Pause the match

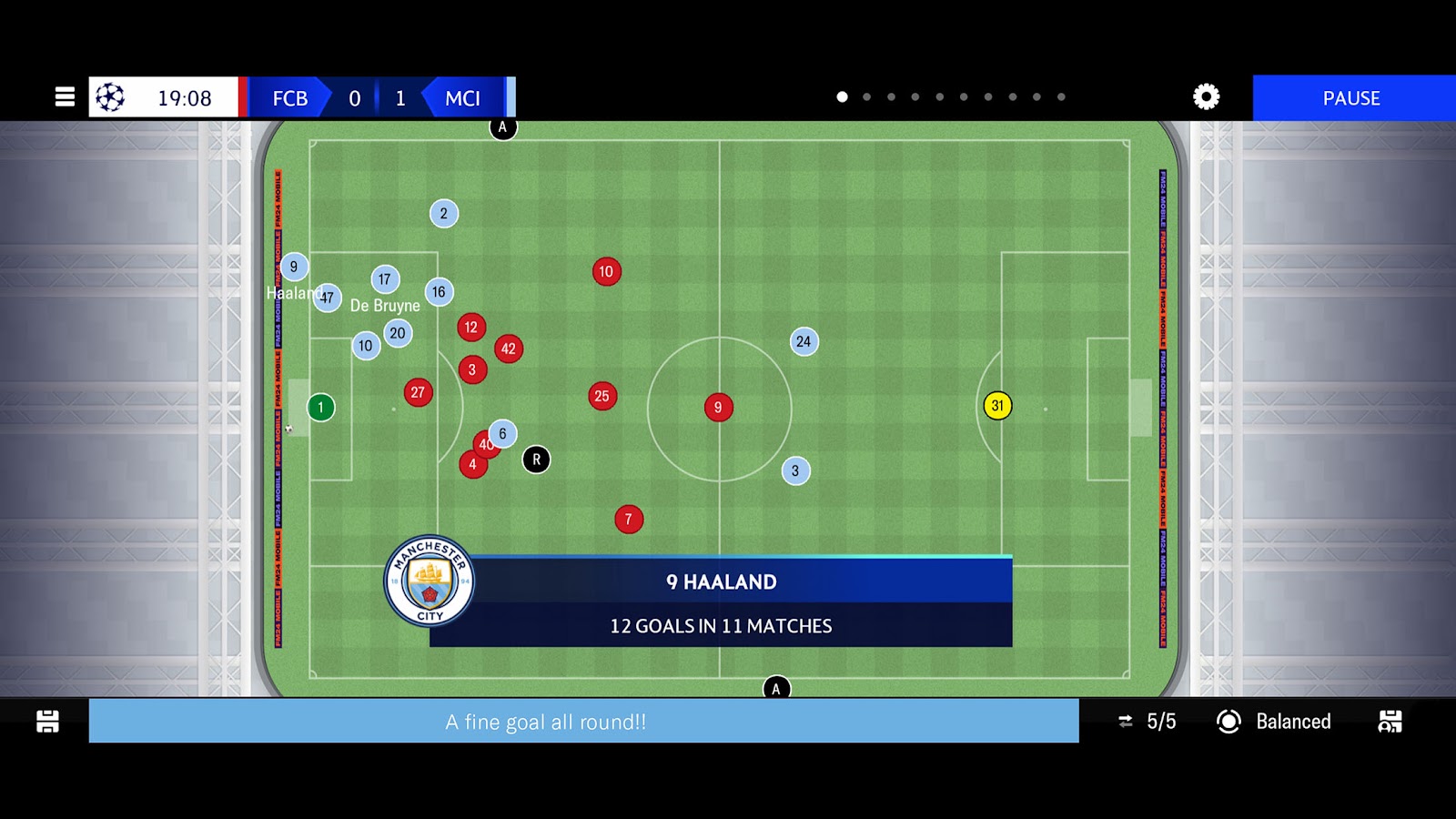(1352, 98)
